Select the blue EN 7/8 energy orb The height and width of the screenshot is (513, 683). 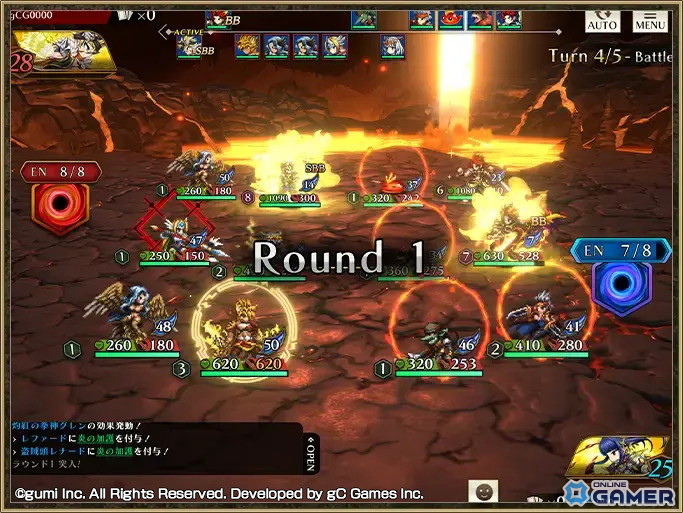(x=621, y=280)
